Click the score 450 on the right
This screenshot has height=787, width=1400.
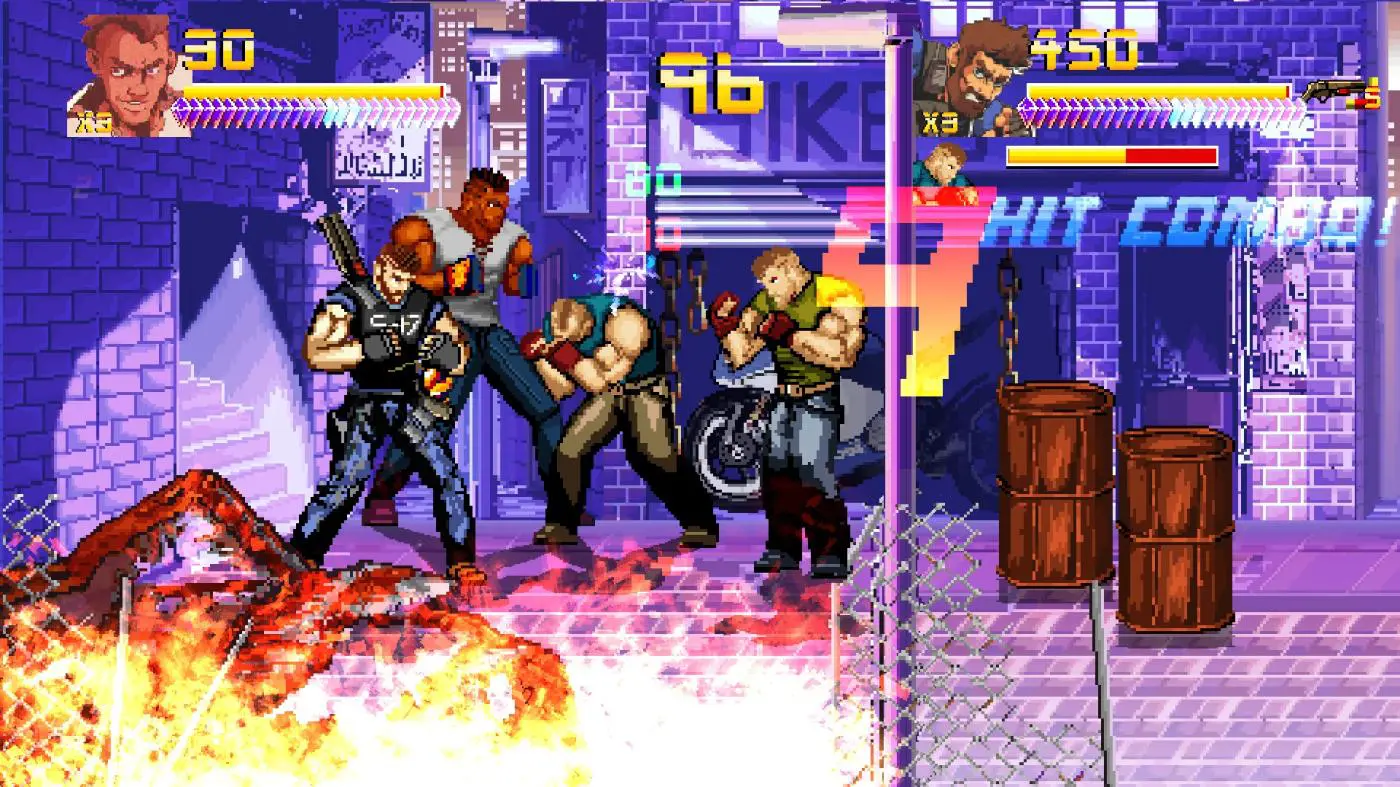(x=1083, y=48)
